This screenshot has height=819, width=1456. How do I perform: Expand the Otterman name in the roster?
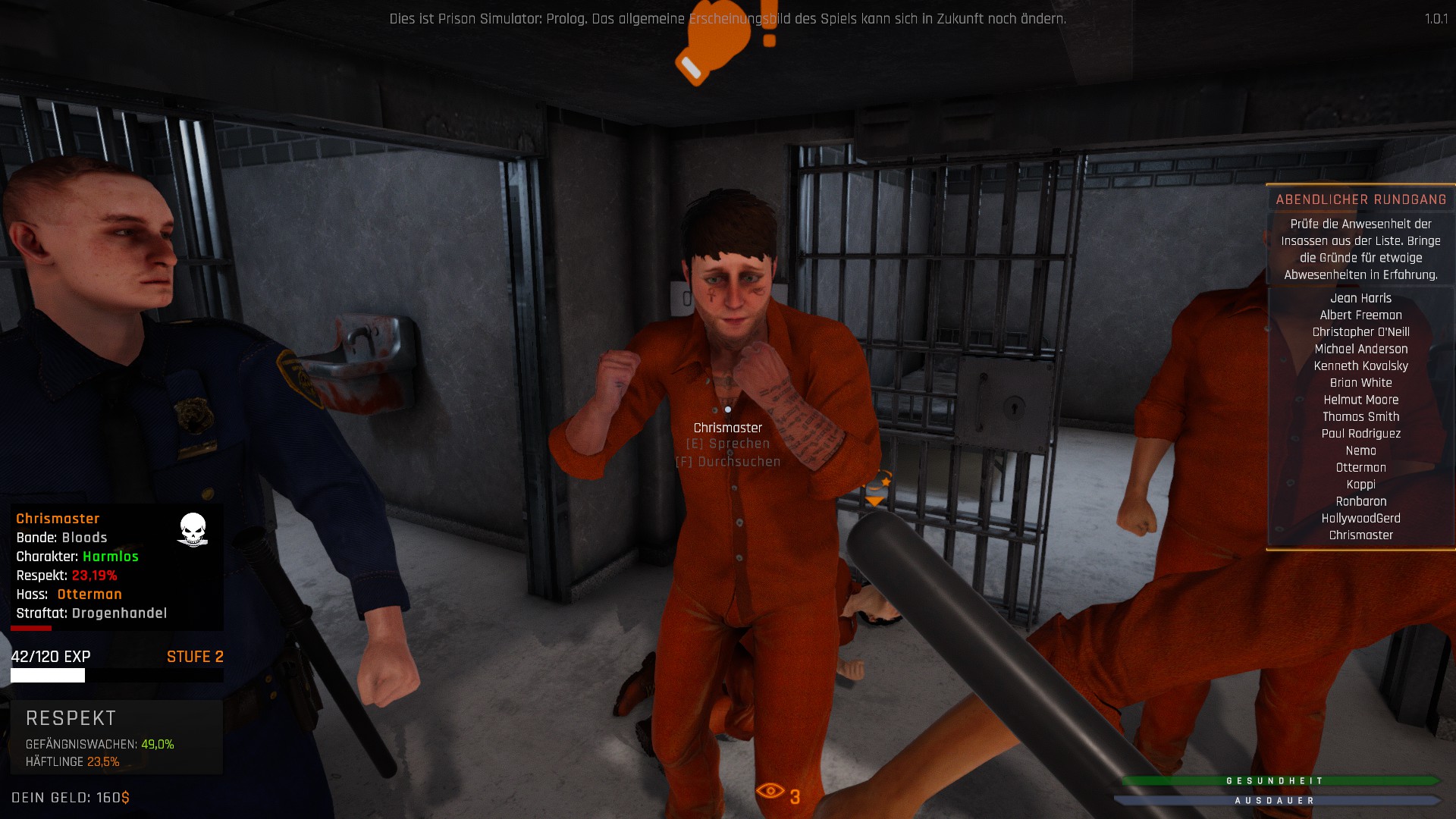tap(1360, 467)
